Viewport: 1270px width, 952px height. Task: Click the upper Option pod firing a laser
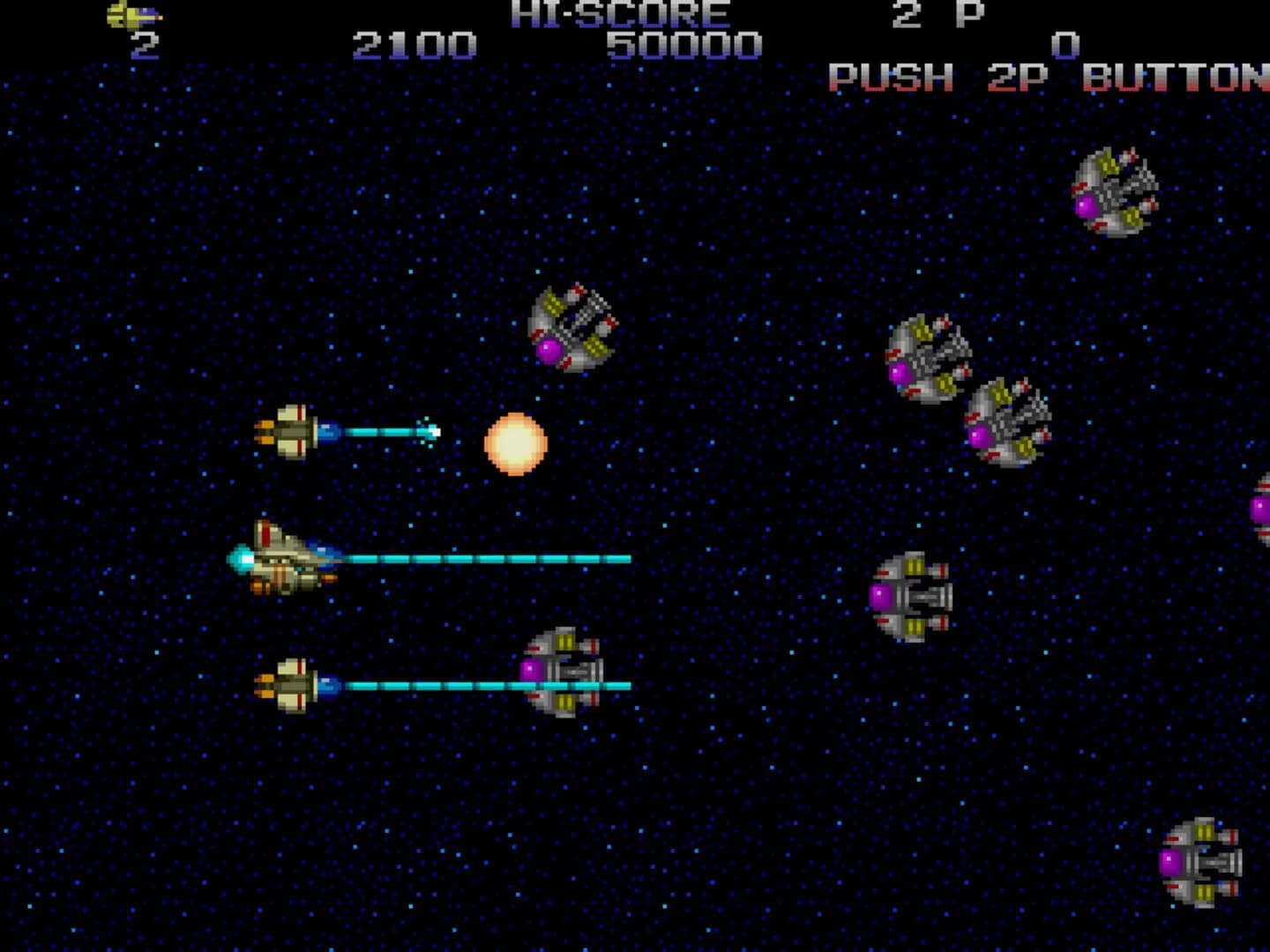292,432
